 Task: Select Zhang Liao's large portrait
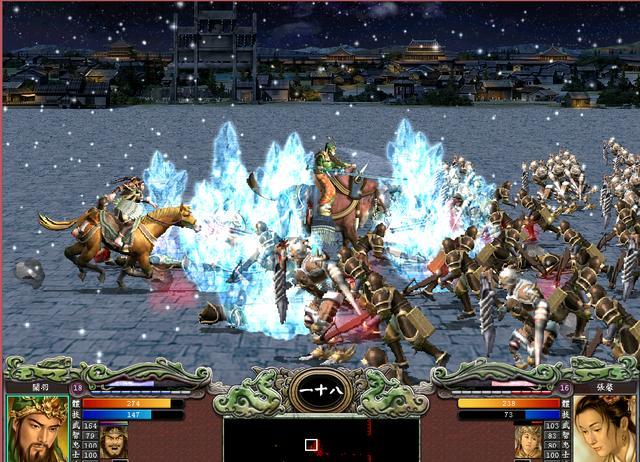pos(604,429)
